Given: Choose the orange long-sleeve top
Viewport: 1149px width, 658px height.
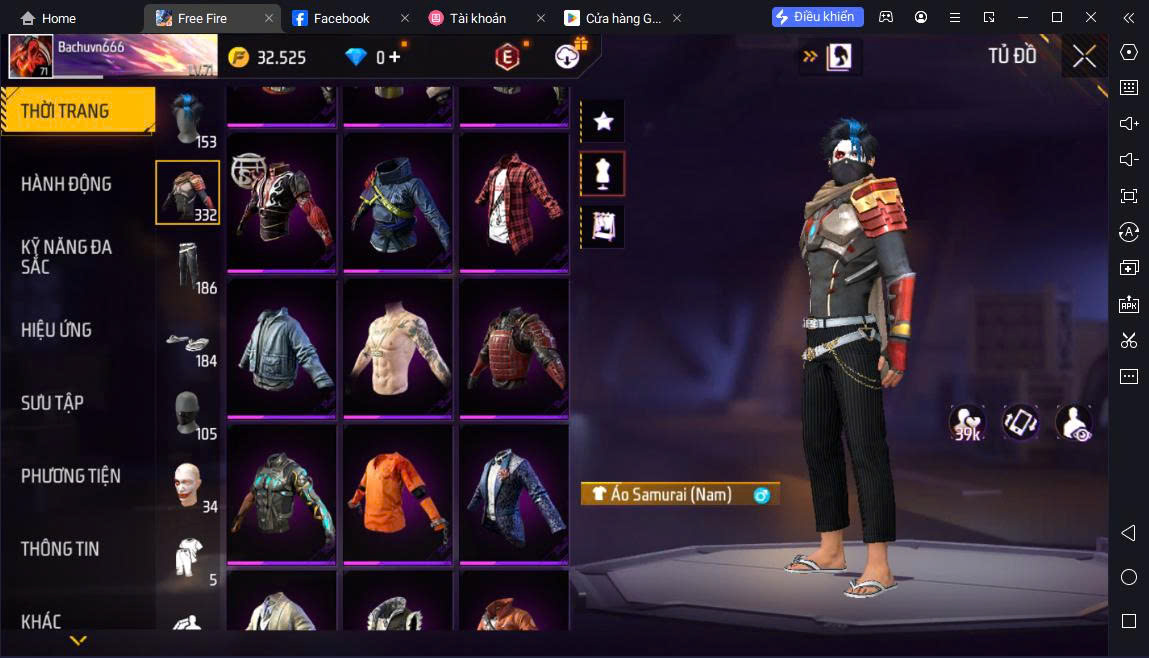Looking at the screenshot, I should (x=398, y=493).
